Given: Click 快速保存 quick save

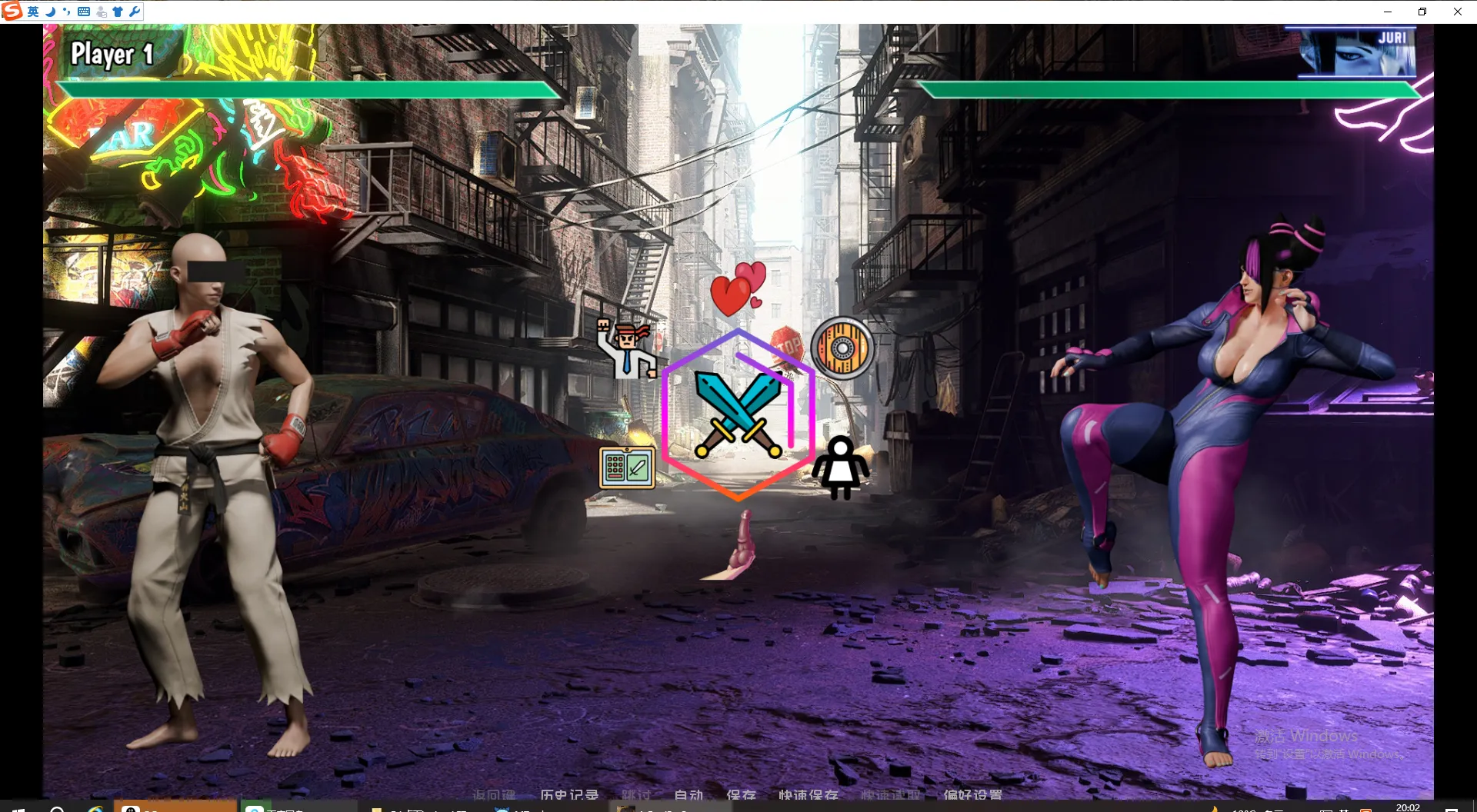Looking at the screenshot, I should tap(808, 794).
